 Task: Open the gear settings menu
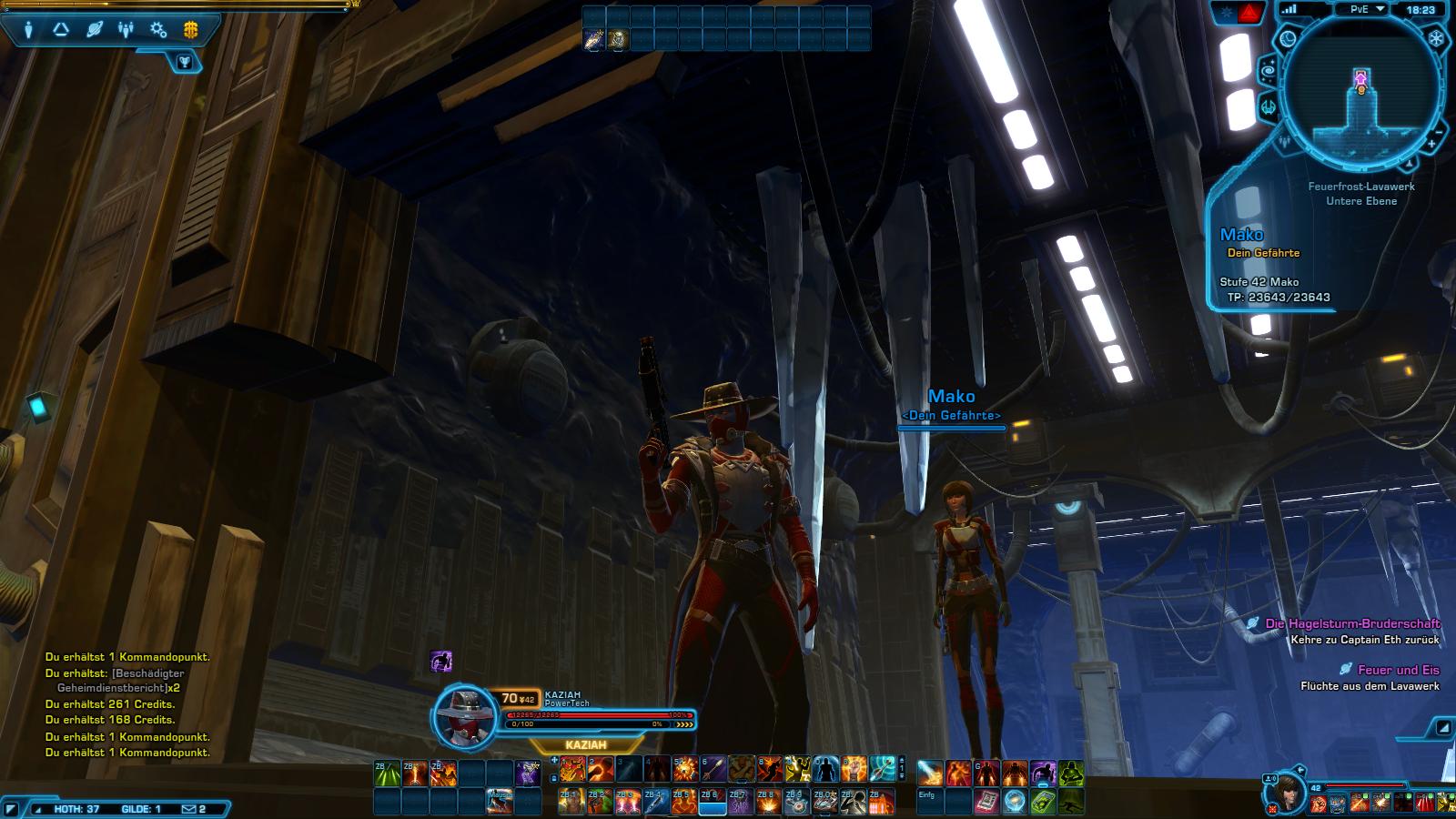(158, 30)
